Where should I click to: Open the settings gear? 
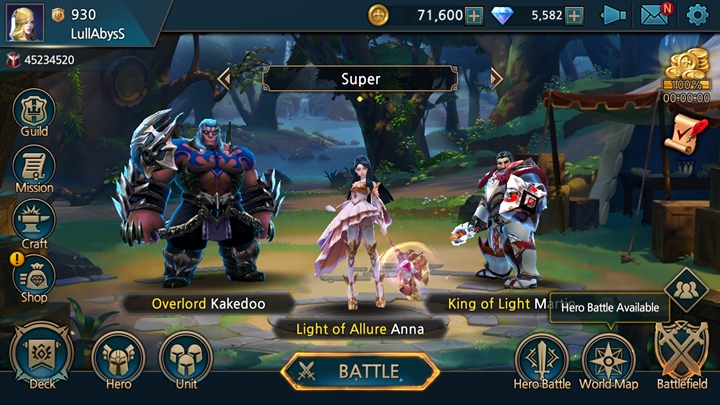pyautogui.click(x=697, y=15)
